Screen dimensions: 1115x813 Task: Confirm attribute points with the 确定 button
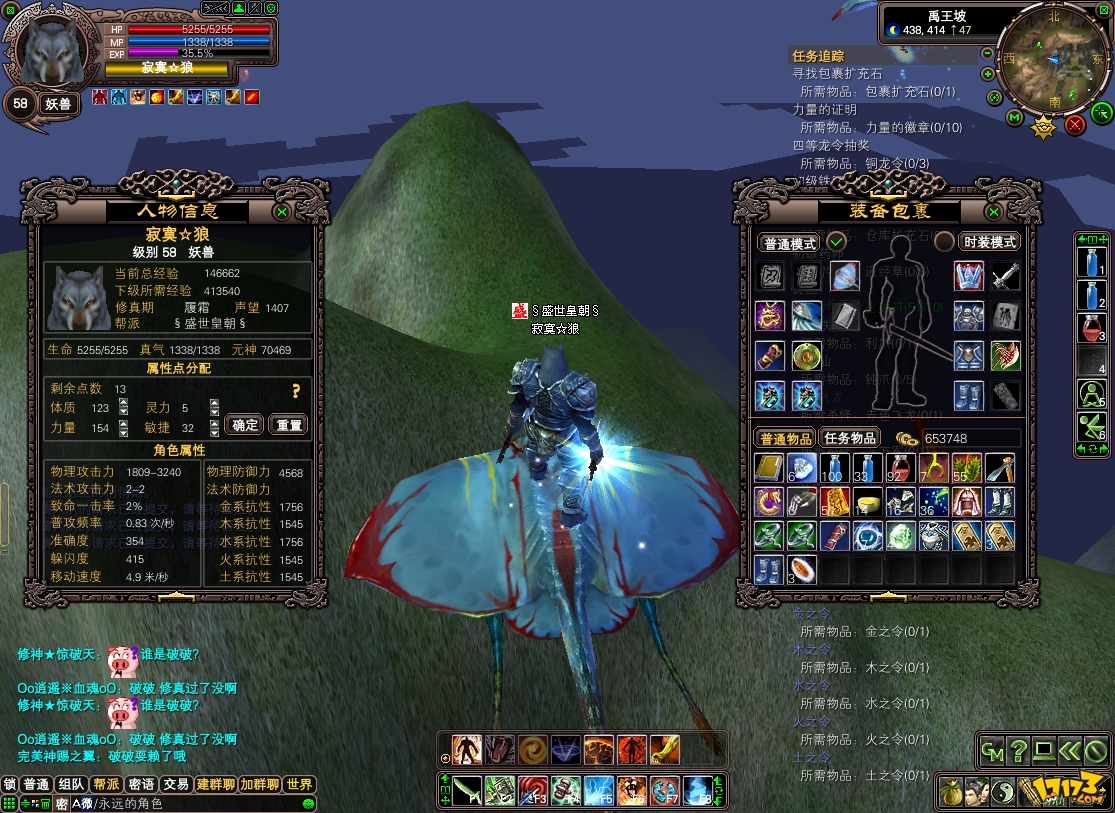(246, 425)
